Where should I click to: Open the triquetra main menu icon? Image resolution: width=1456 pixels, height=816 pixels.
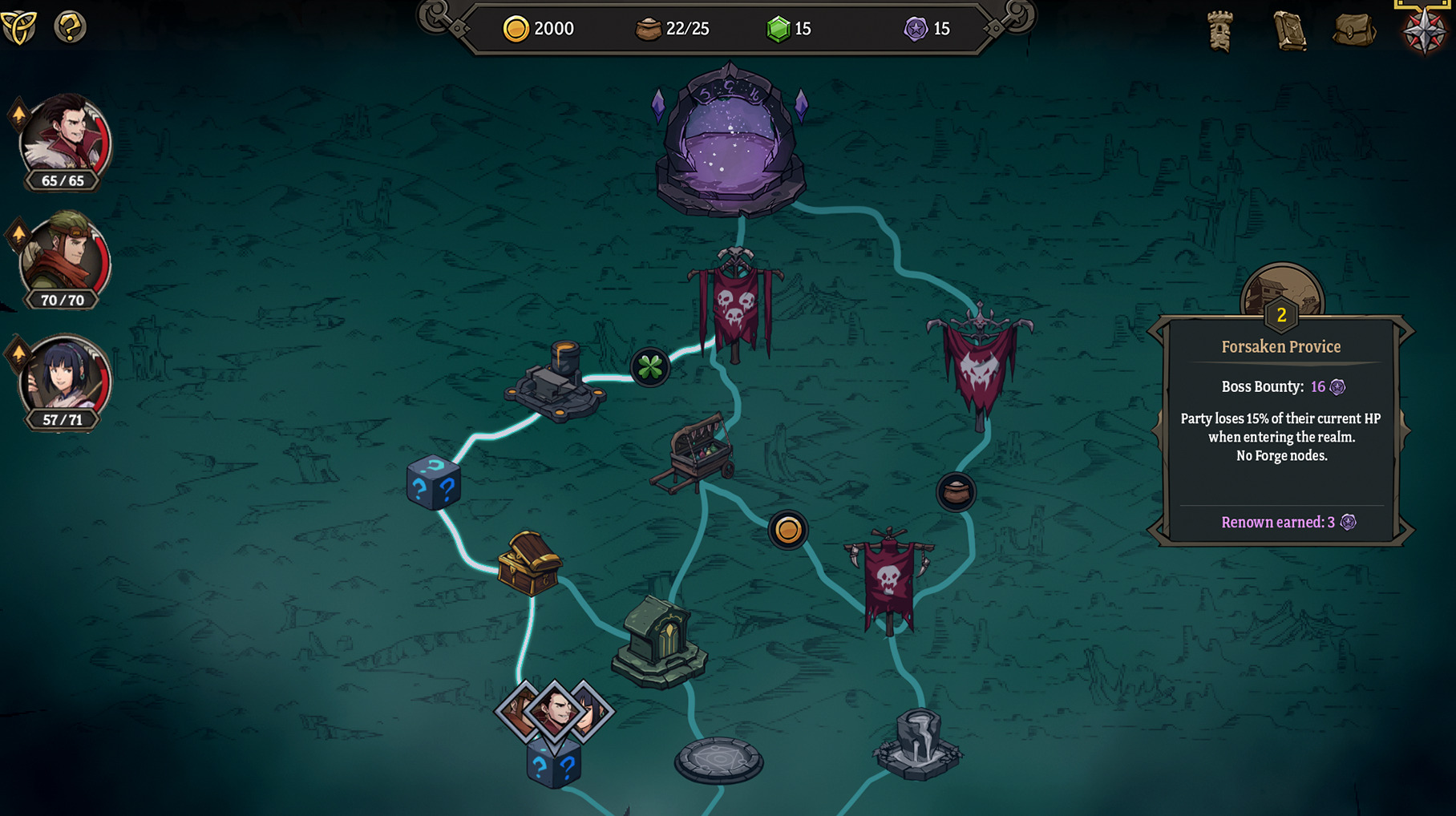(x=19, y=28)
